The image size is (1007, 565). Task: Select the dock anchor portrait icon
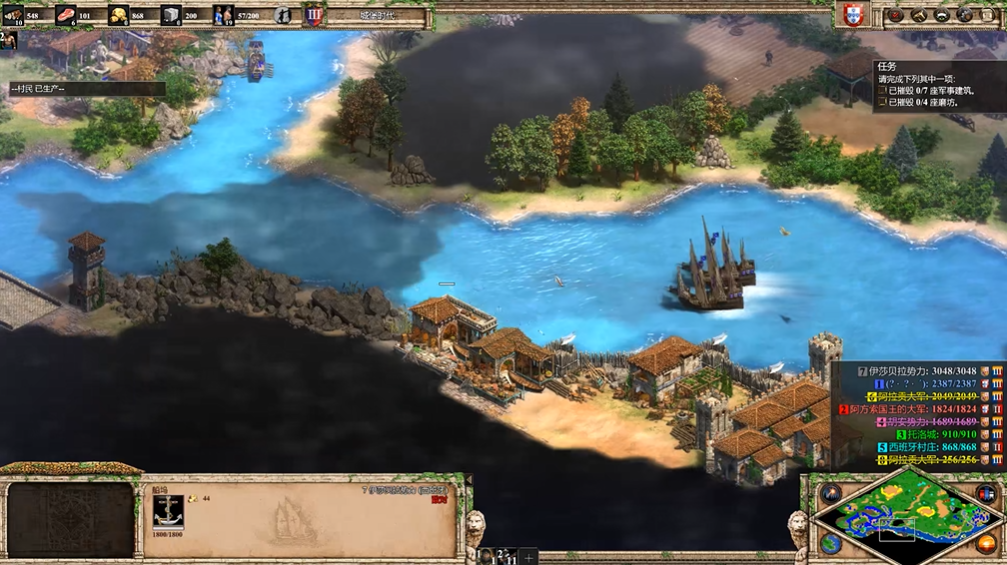(168, 512)
